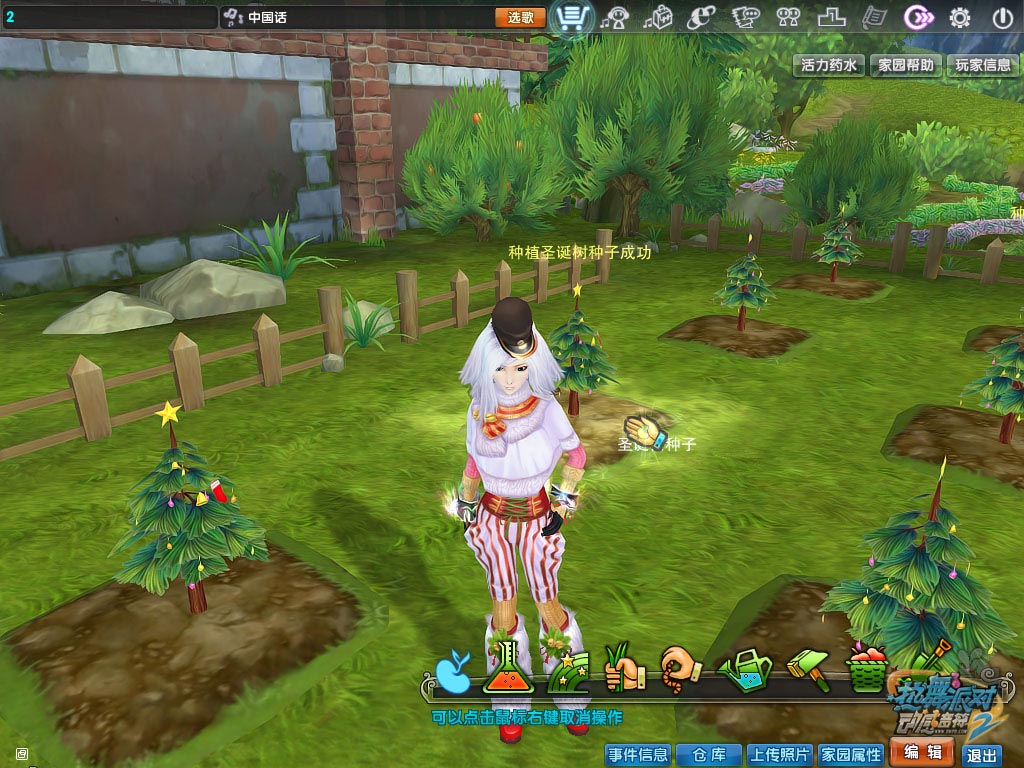
Task: Select the hand holding worm tool
Action: click(x=679, y=668)
